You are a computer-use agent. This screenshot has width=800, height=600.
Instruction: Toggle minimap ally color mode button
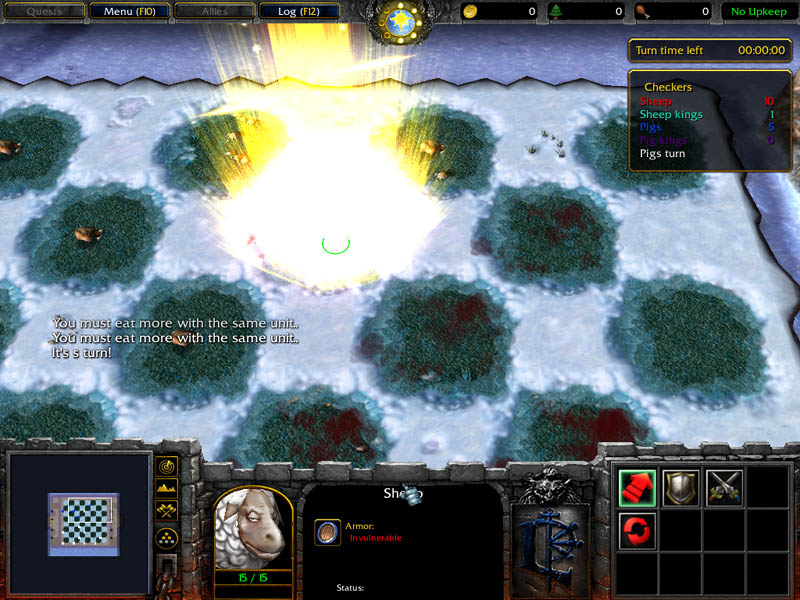[x=167, y=512]
